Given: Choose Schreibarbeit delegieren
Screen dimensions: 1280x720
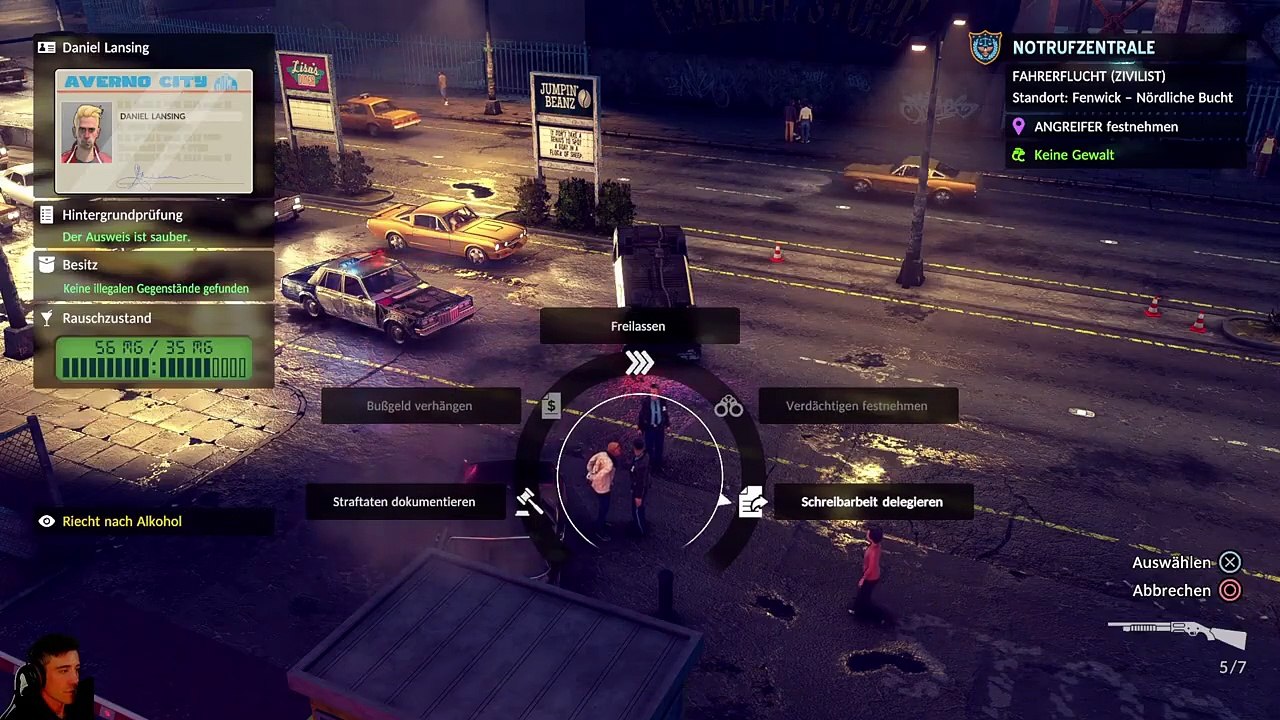Looking at the screenshot, I should 871,502.
